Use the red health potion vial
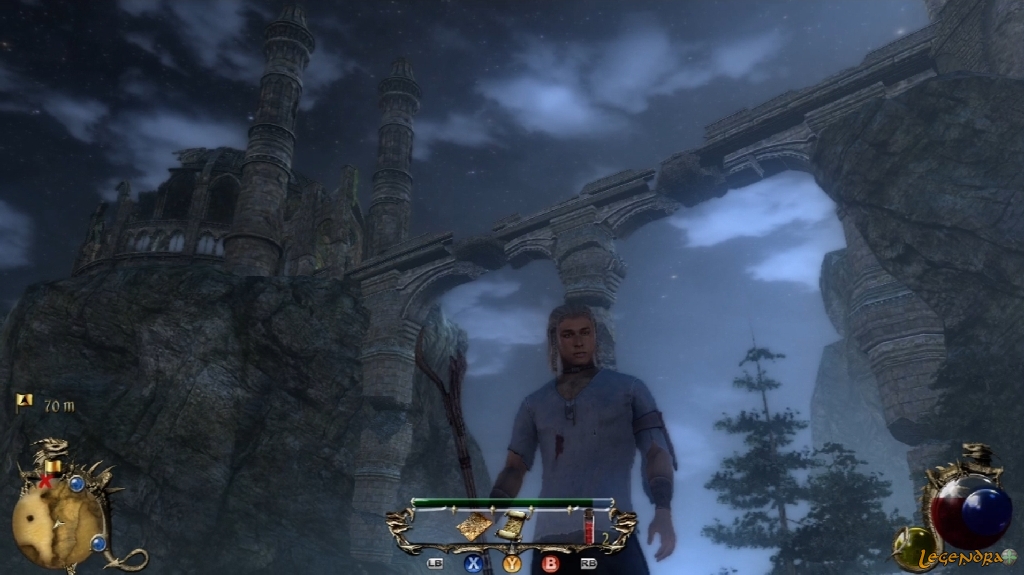The height and width of the screenshot is (575, 1024). pos(590,525)
